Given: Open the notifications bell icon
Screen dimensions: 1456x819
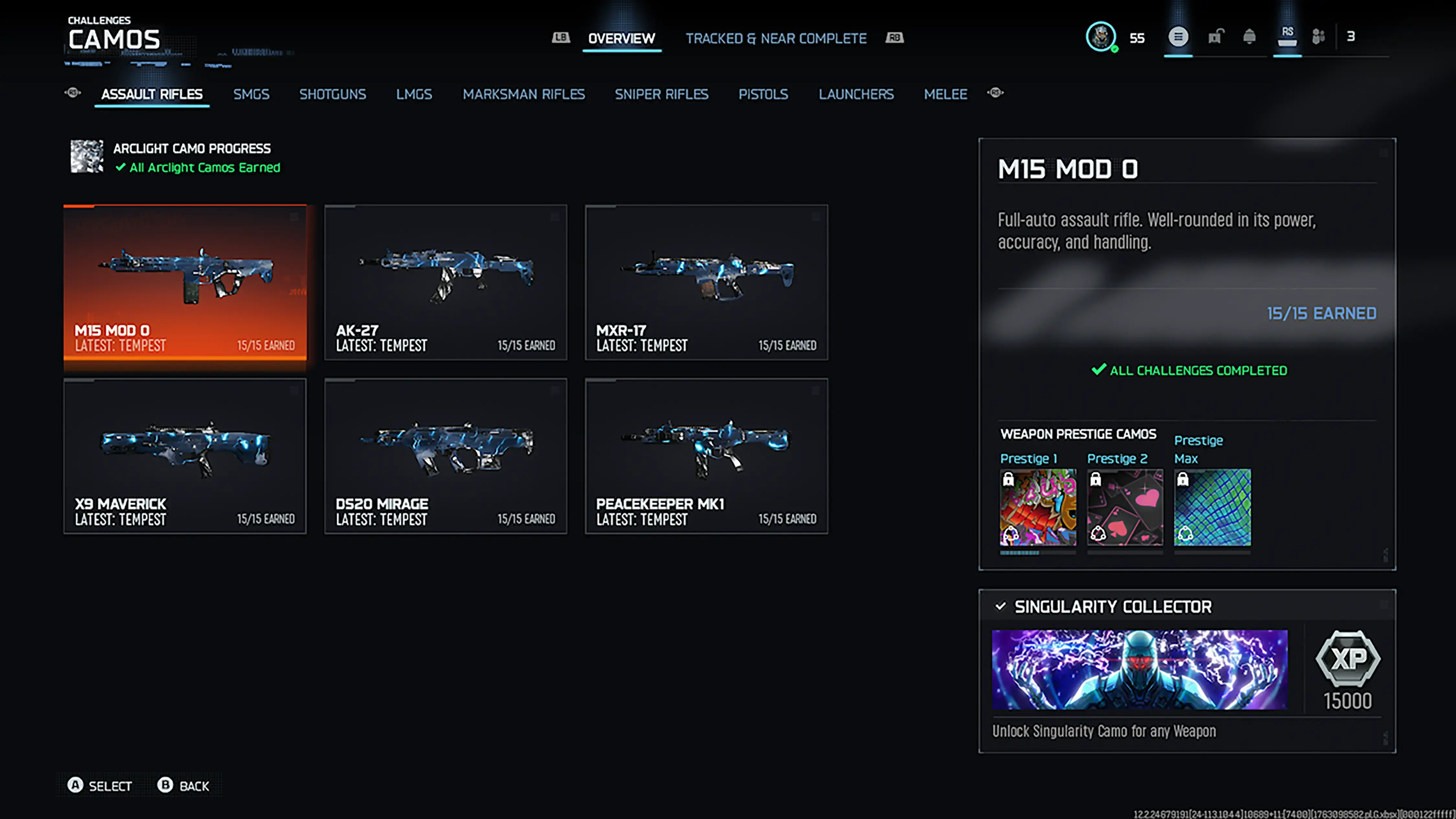Looking at the screenshot, I should (1250, 37).
